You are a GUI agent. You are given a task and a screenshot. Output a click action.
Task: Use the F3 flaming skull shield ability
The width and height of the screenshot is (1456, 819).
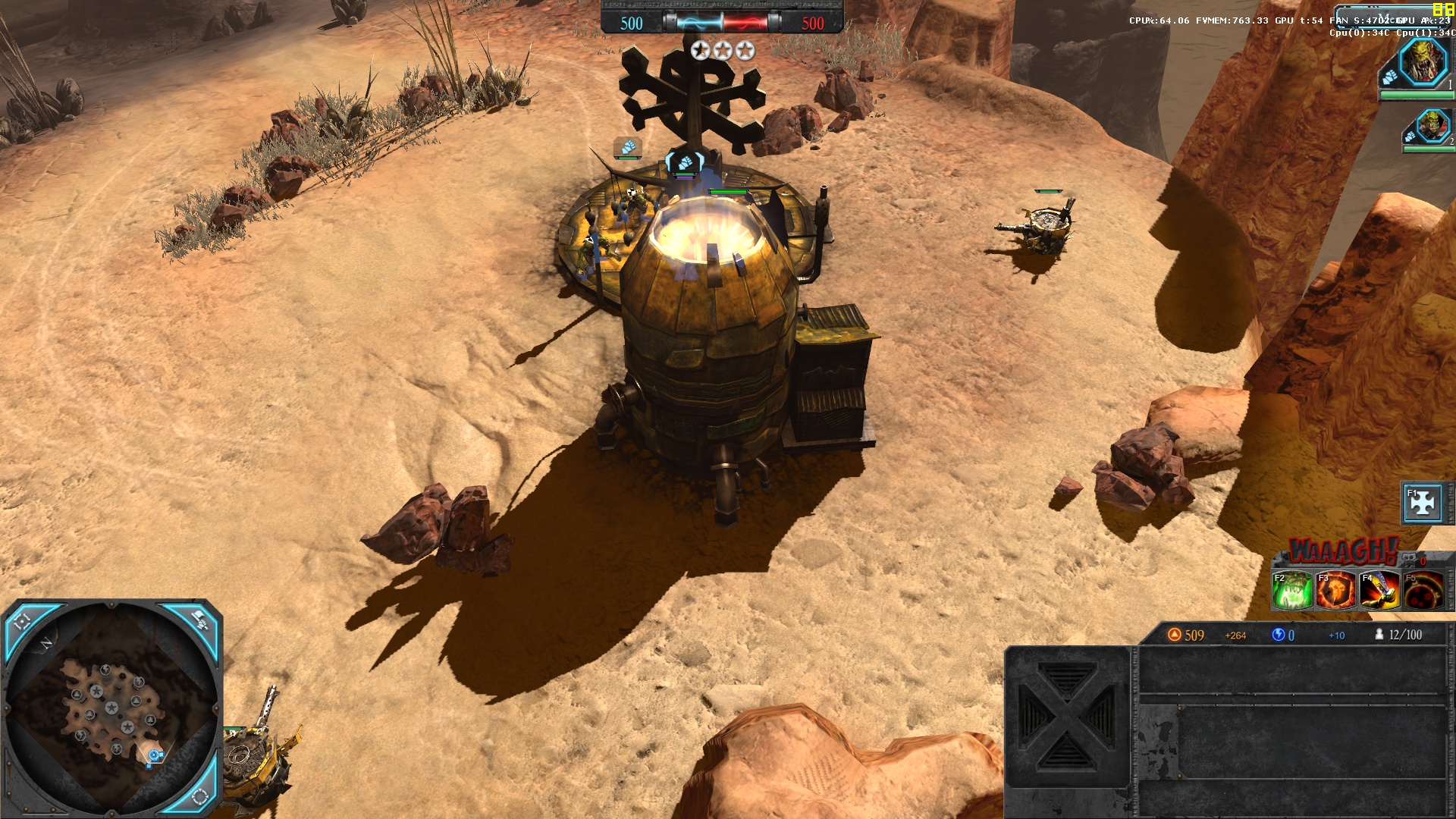[x=1336, y=591]
